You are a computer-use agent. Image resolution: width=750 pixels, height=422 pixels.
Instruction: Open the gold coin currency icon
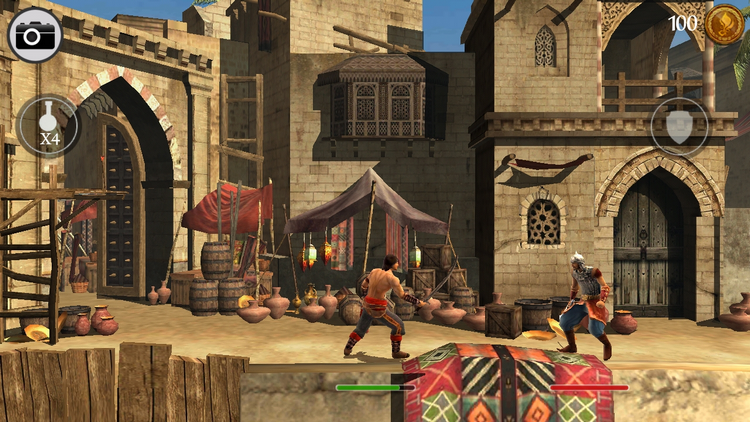[722, 24]
